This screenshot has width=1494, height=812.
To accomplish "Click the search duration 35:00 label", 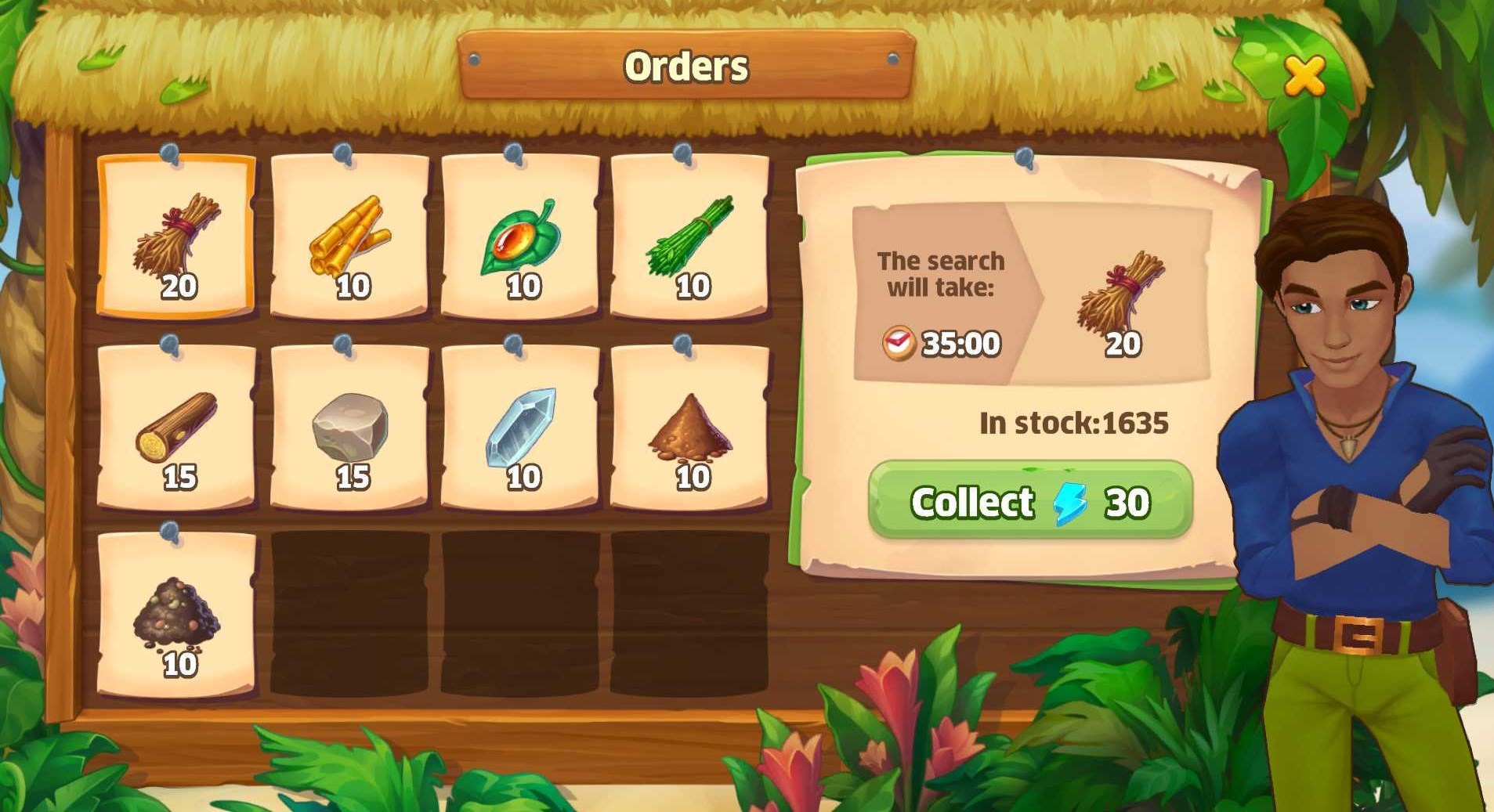I will pyautogui.click(x=960, y=342).
